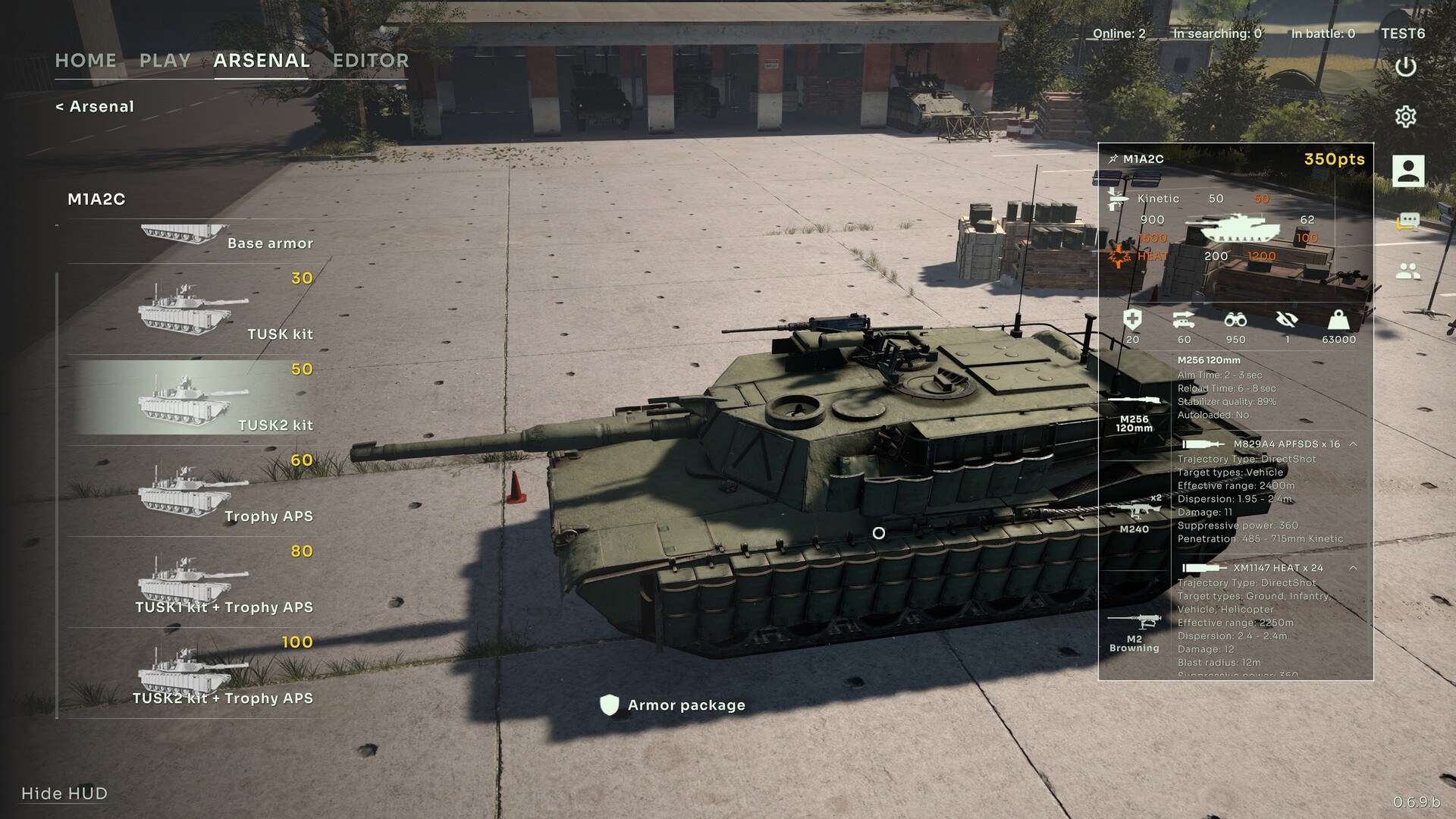Screen dimensions: 1456x819
Task: Show the friends group icon
Action: click(x=1407, y=271)
